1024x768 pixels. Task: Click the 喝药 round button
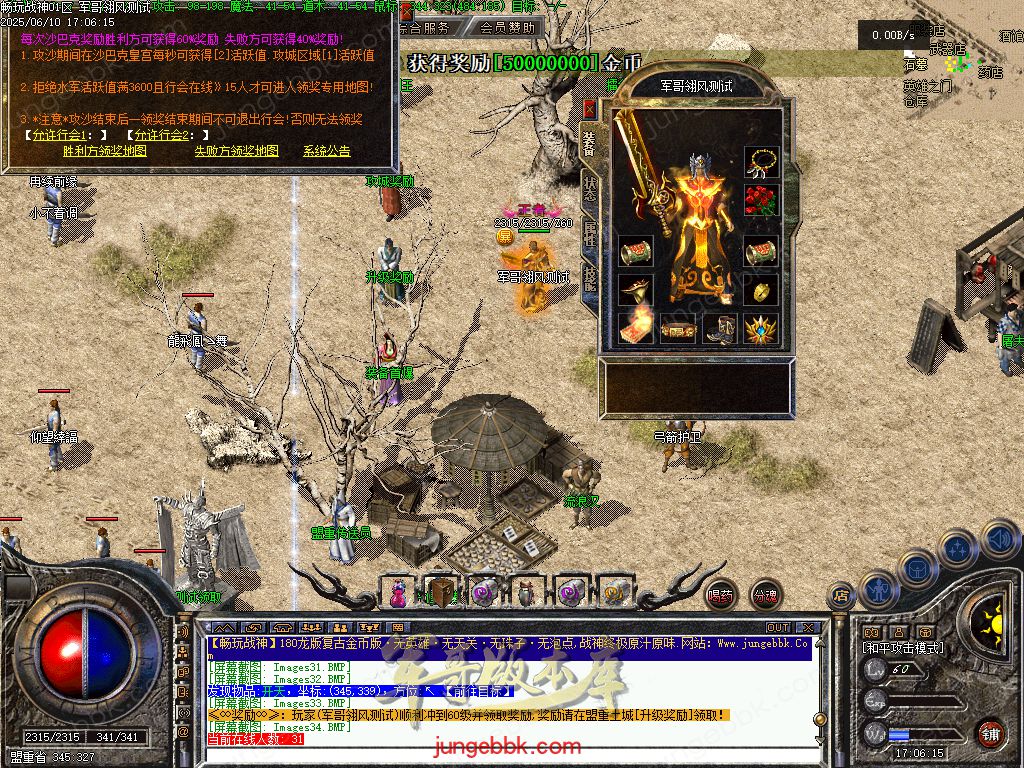[720, 596]
